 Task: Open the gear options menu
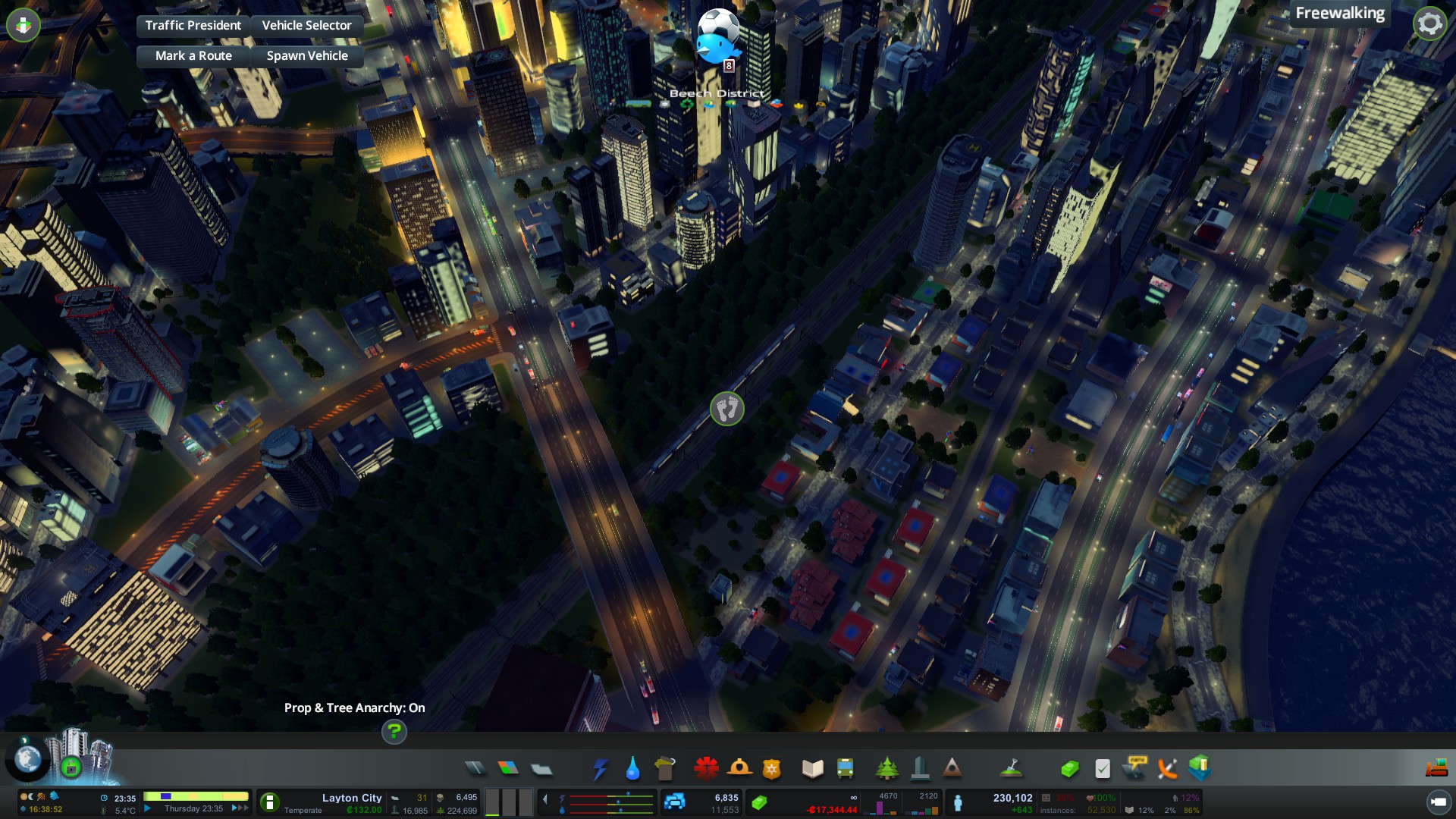(1429, 24)
